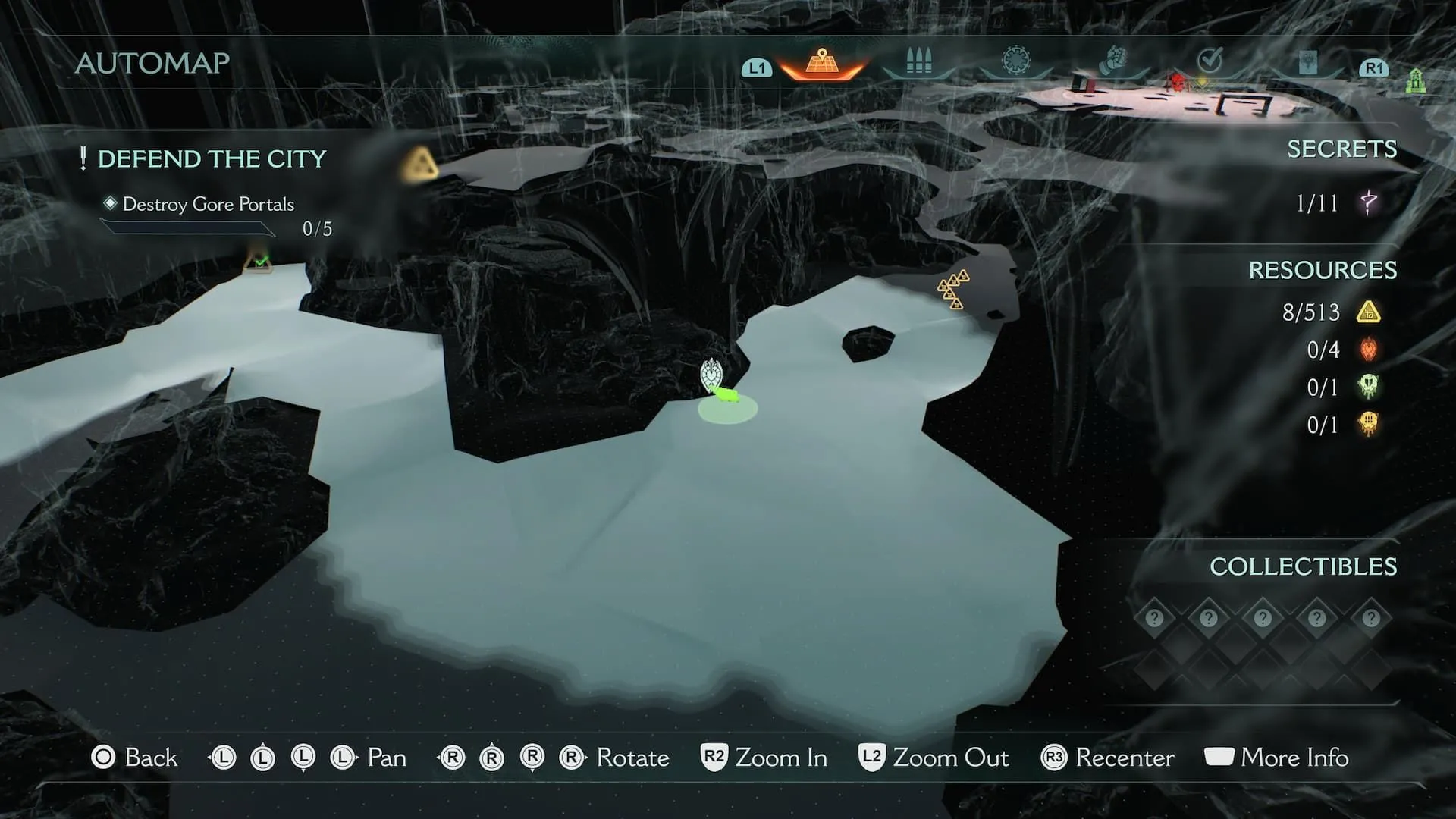Switch to the codex book tab
The image size is (1456, 819).
(x=1307, y=61)
